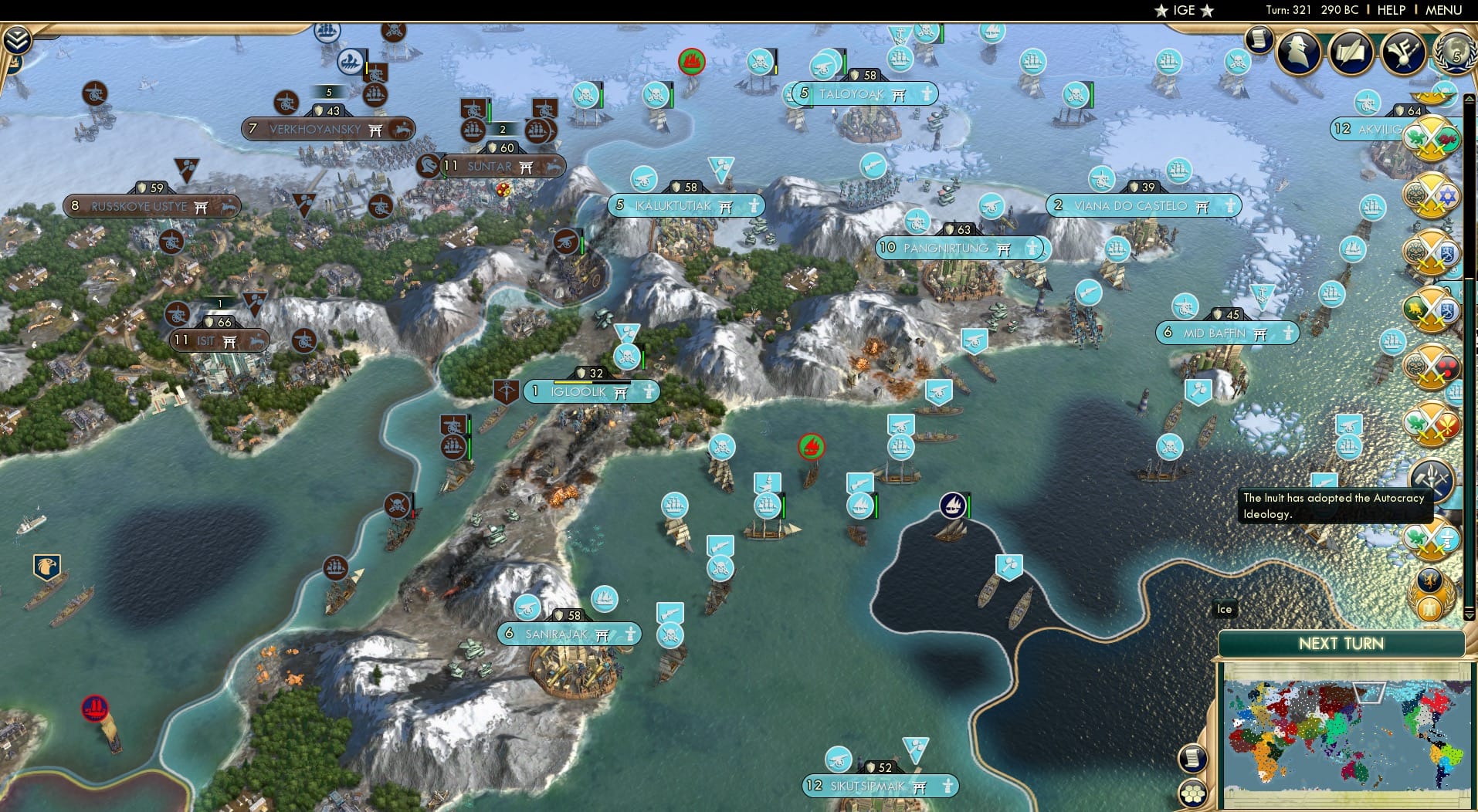Select the Social Policies quill icon

click(1352, 49)
